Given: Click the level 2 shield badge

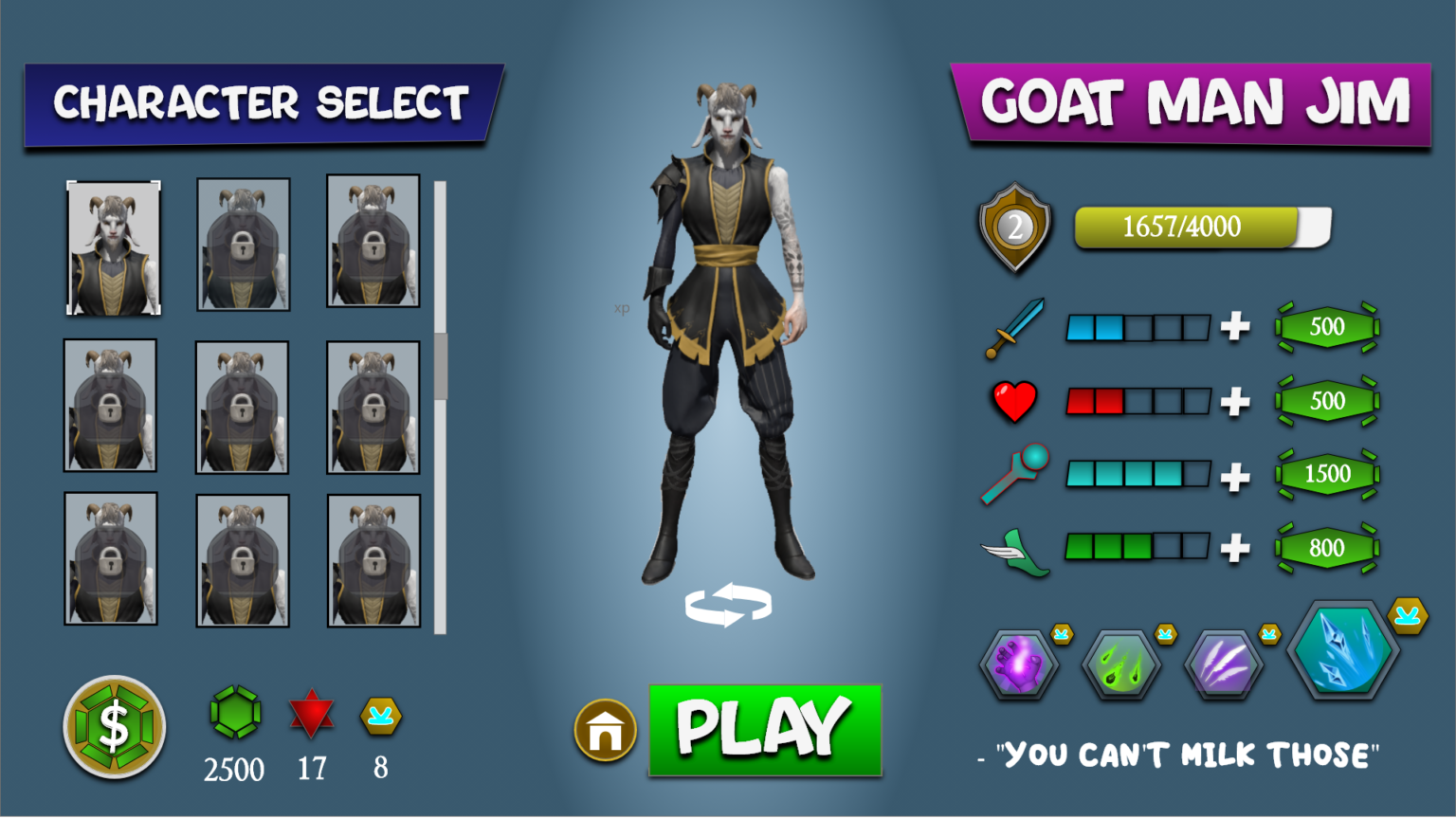Looking at the screenshot, I should [1014, 227].
